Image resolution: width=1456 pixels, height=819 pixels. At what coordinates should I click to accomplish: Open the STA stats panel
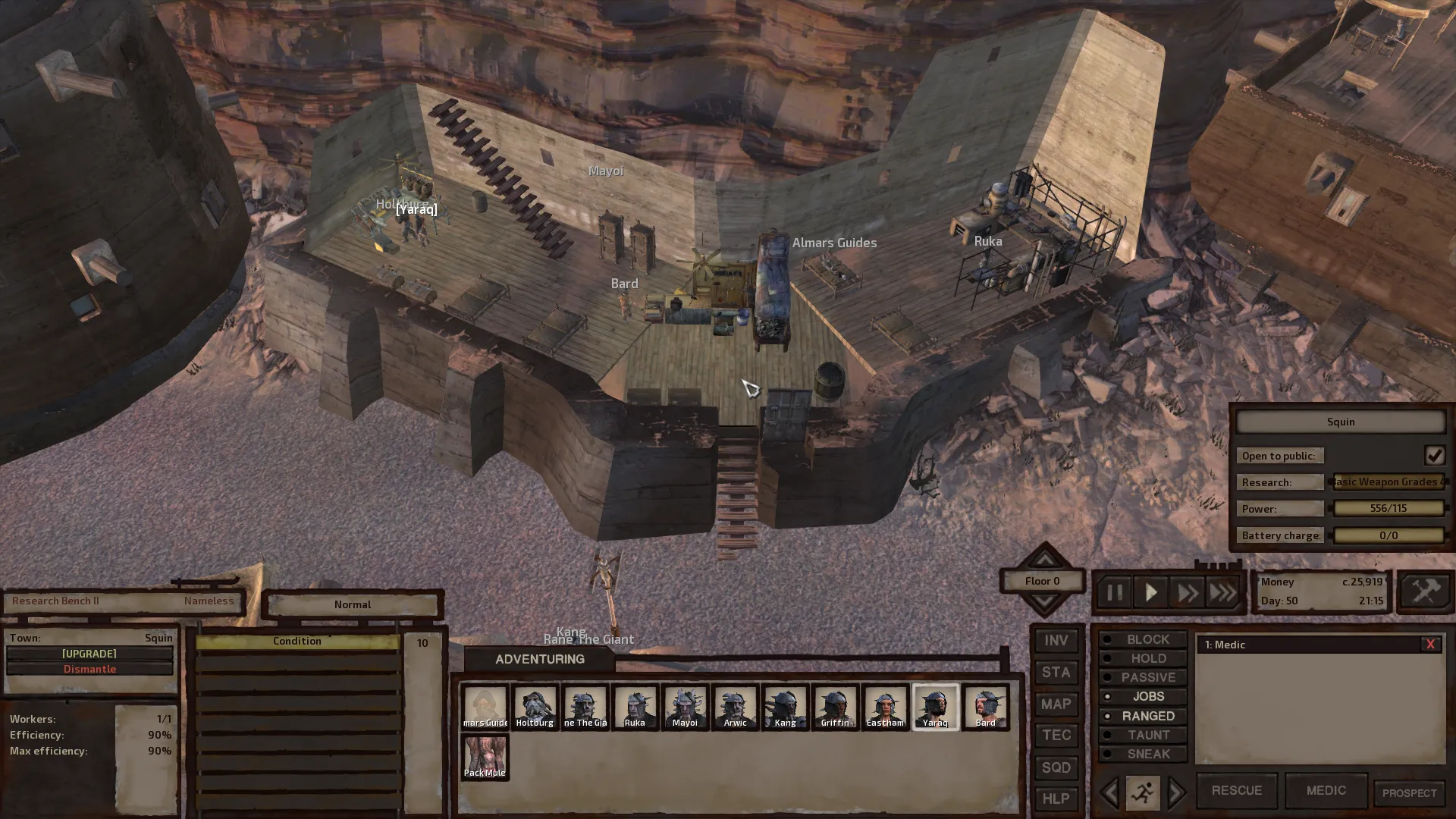1056,673
